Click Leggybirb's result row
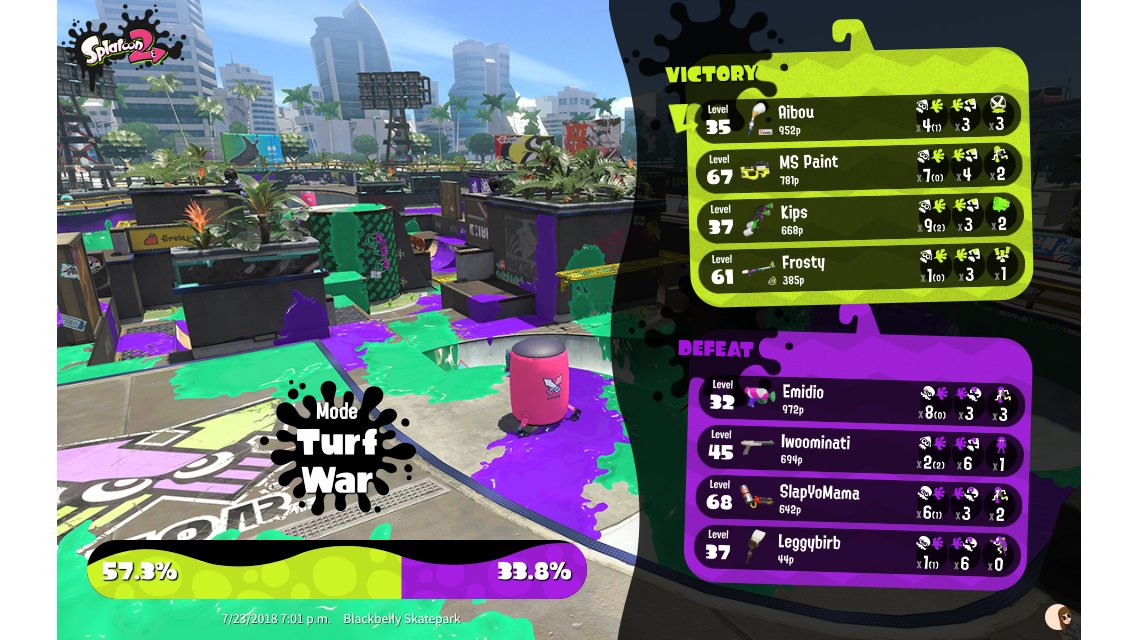This screenshot has height=640, width=1138. pos(860,548)
